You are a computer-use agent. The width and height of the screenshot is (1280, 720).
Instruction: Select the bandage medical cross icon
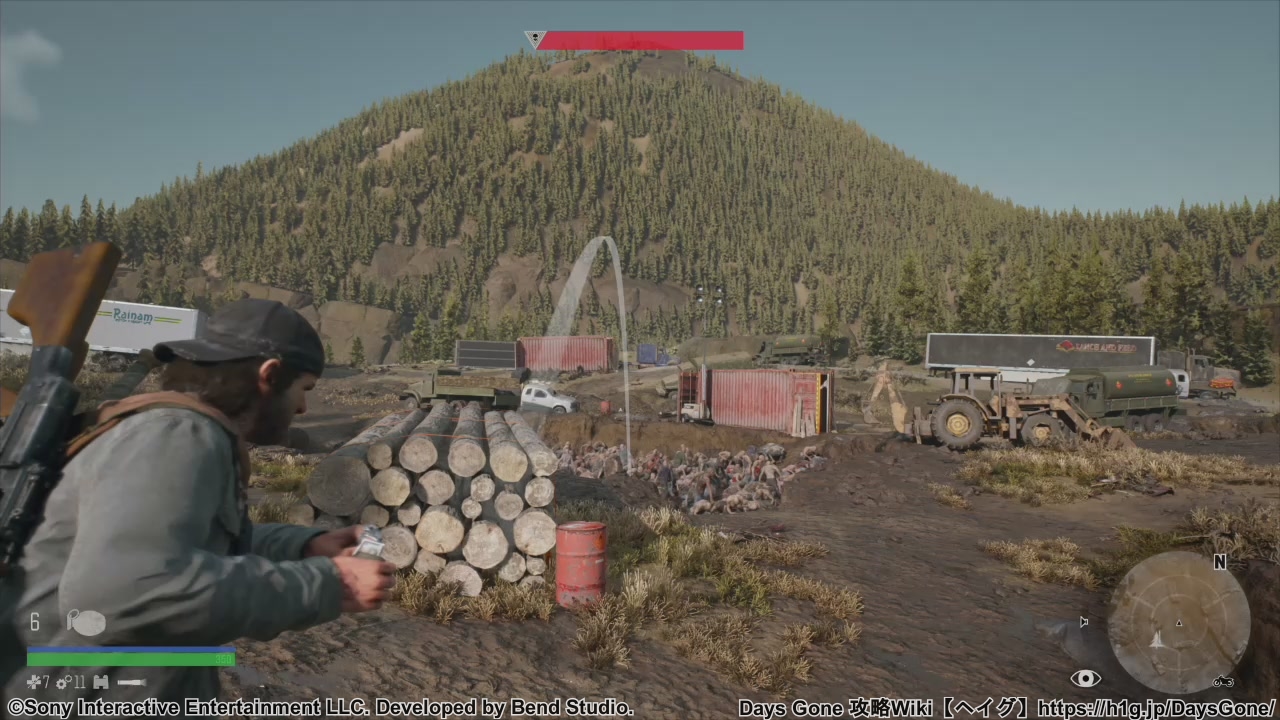coord(33,682)
